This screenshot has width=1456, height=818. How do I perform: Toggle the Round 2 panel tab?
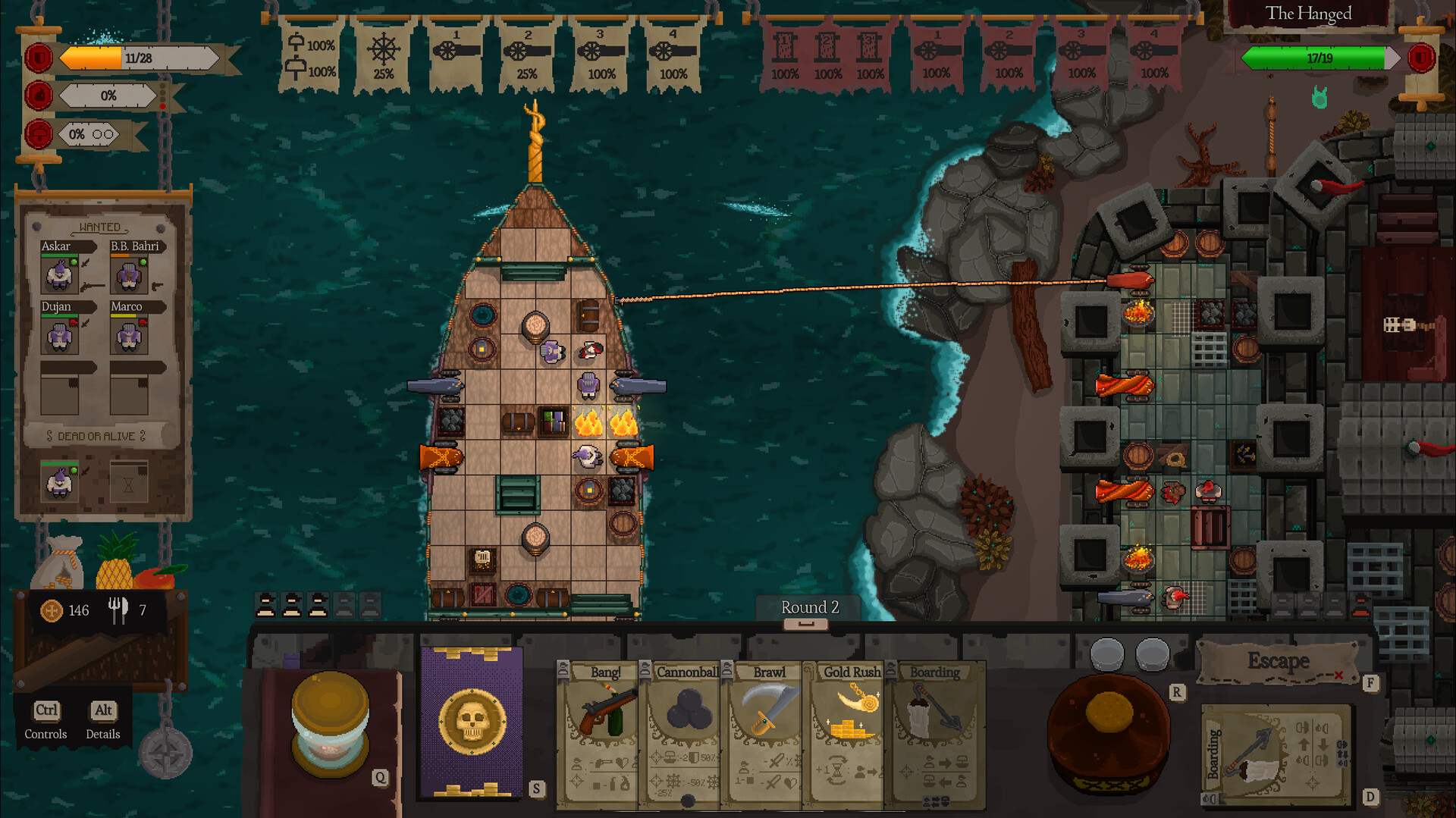point(806,623)
